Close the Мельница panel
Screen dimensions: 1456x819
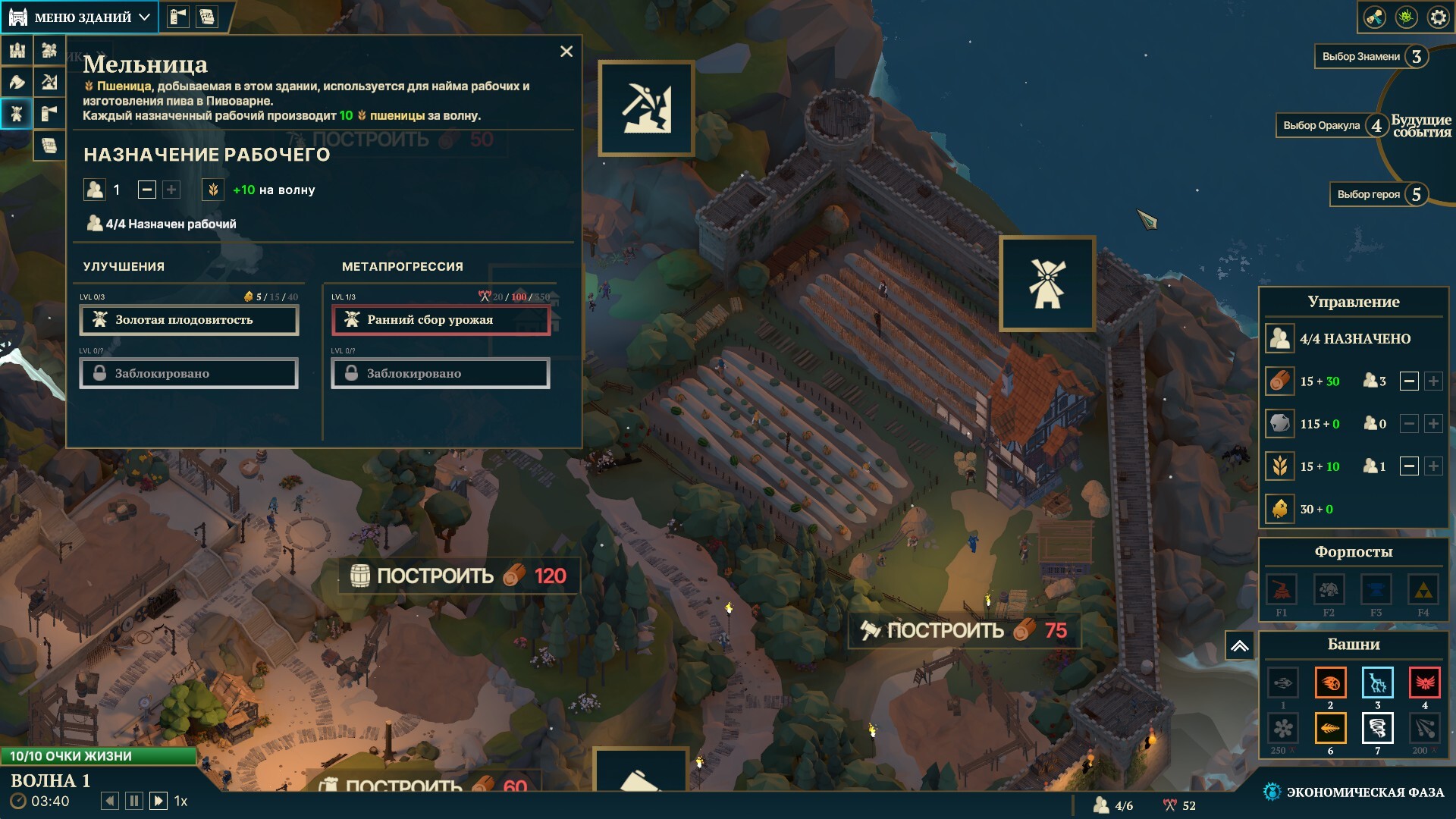coord(566,52)
